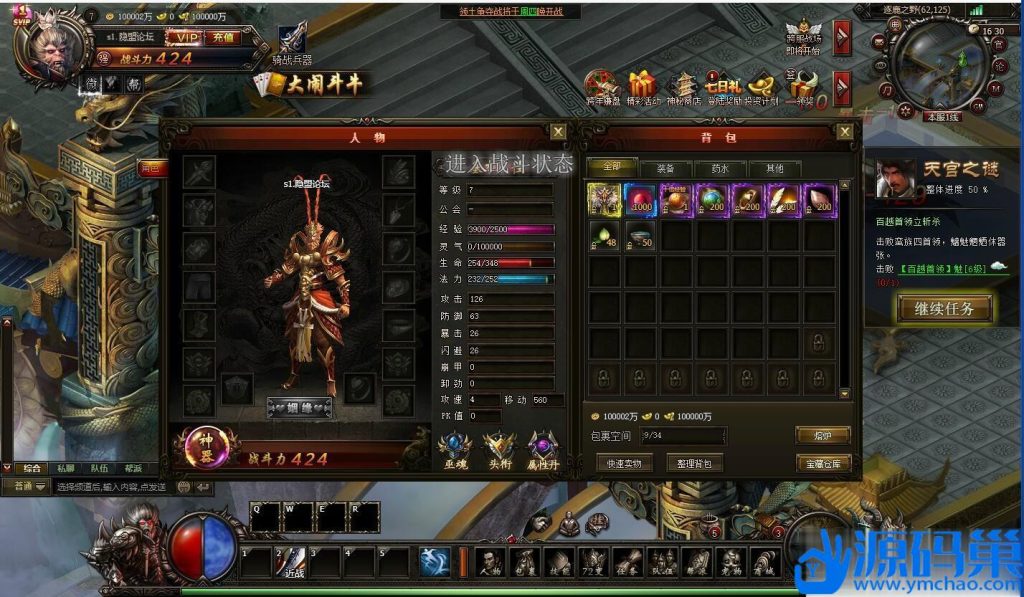Open the 神秘商店 mystery shop
Image resolution: width=1024 pixels, height=597 pixels.
click(x=684, y=88)
